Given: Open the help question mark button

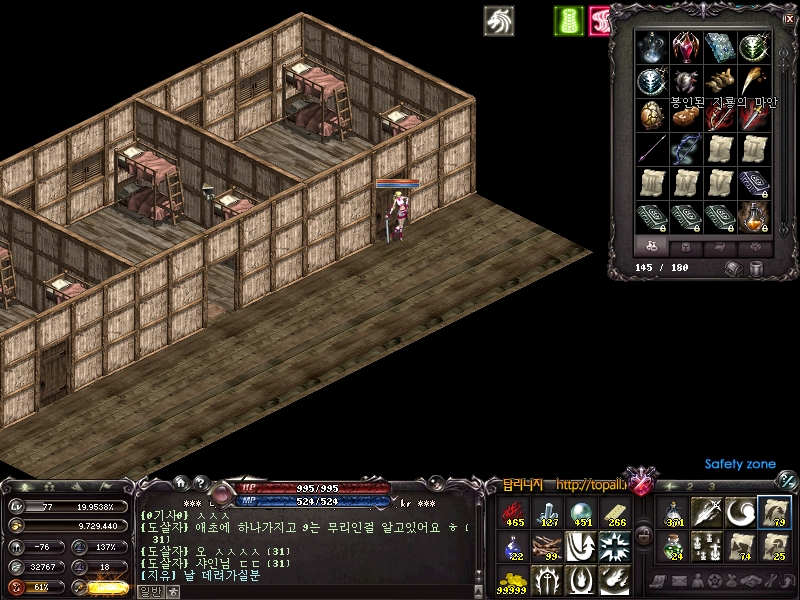Looking at the screenshot, I should tap(200, 482).
